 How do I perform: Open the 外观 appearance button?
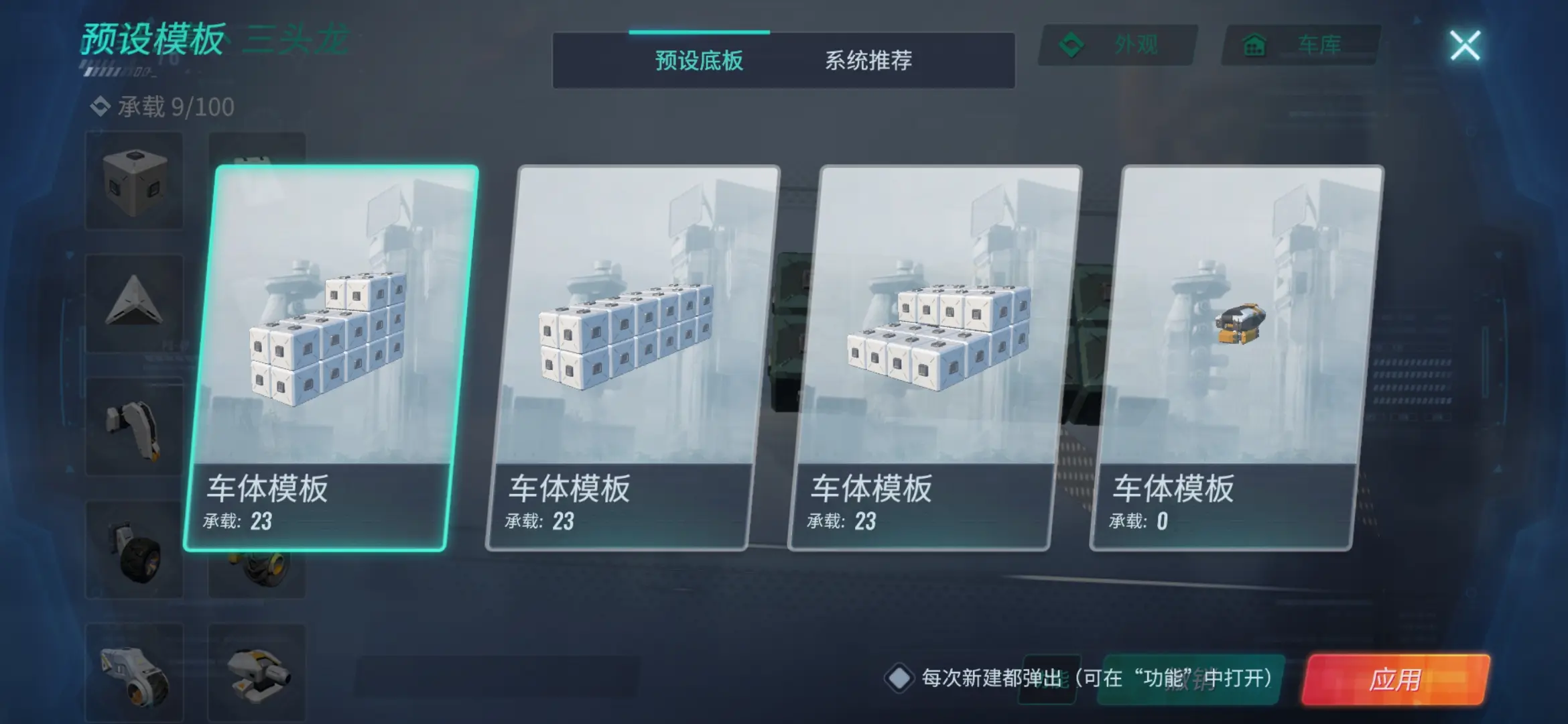coord(1117,46)
